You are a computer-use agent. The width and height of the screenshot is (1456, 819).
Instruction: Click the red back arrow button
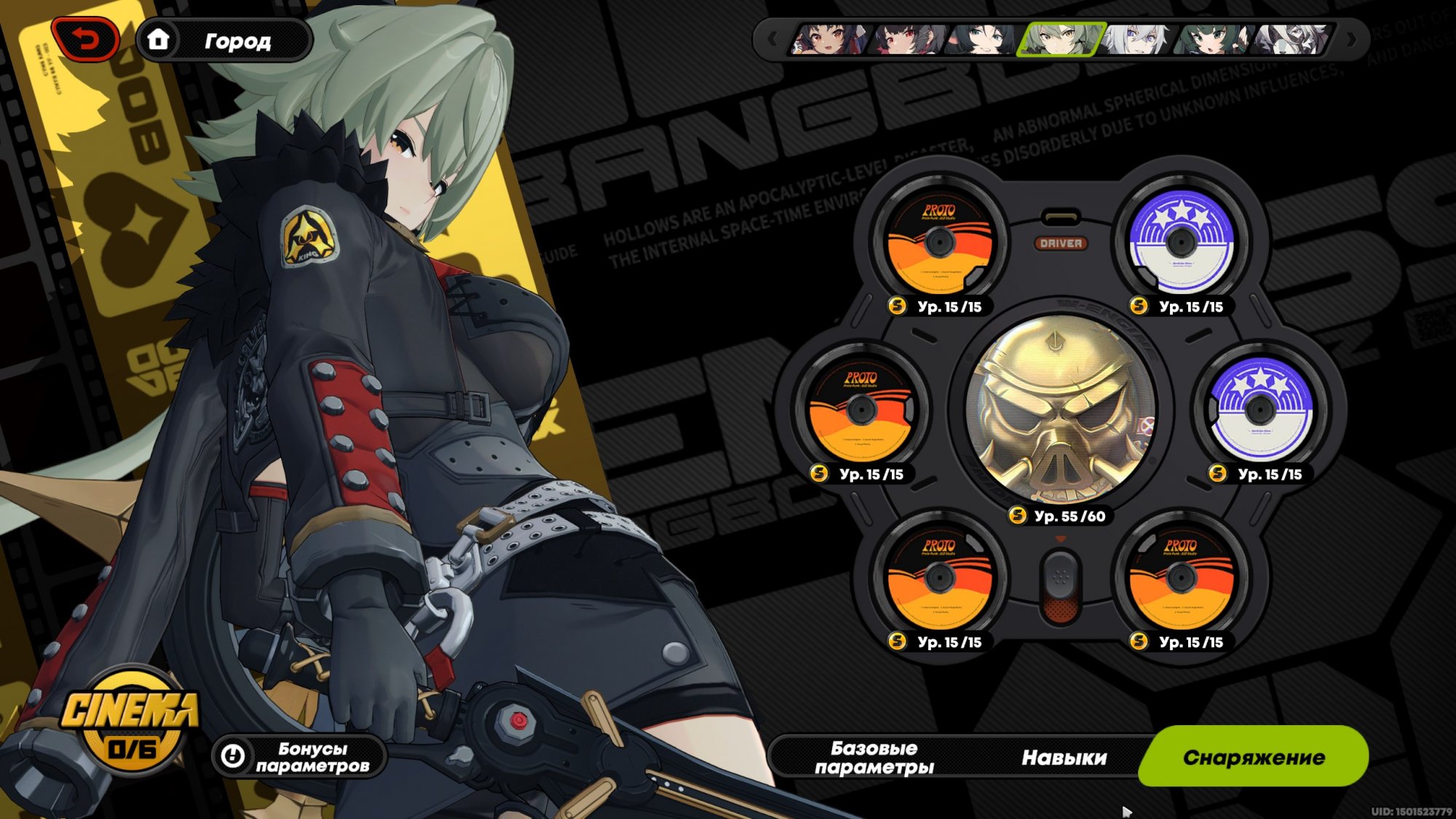tap(86, 40)
